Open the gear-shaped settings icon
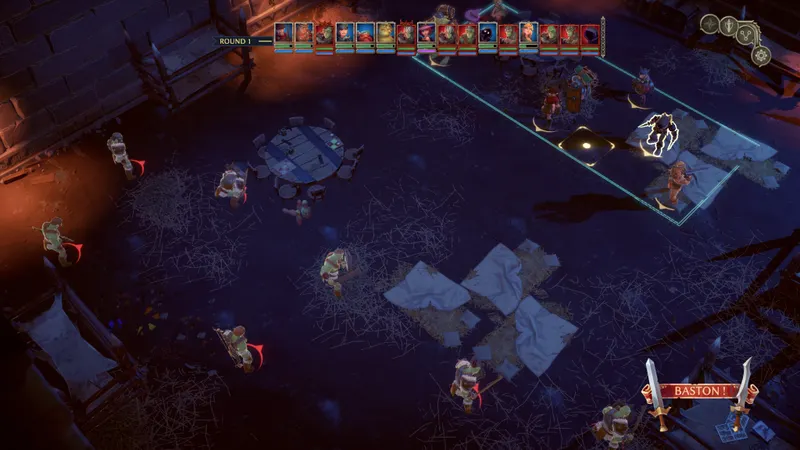 pos(761,54)
